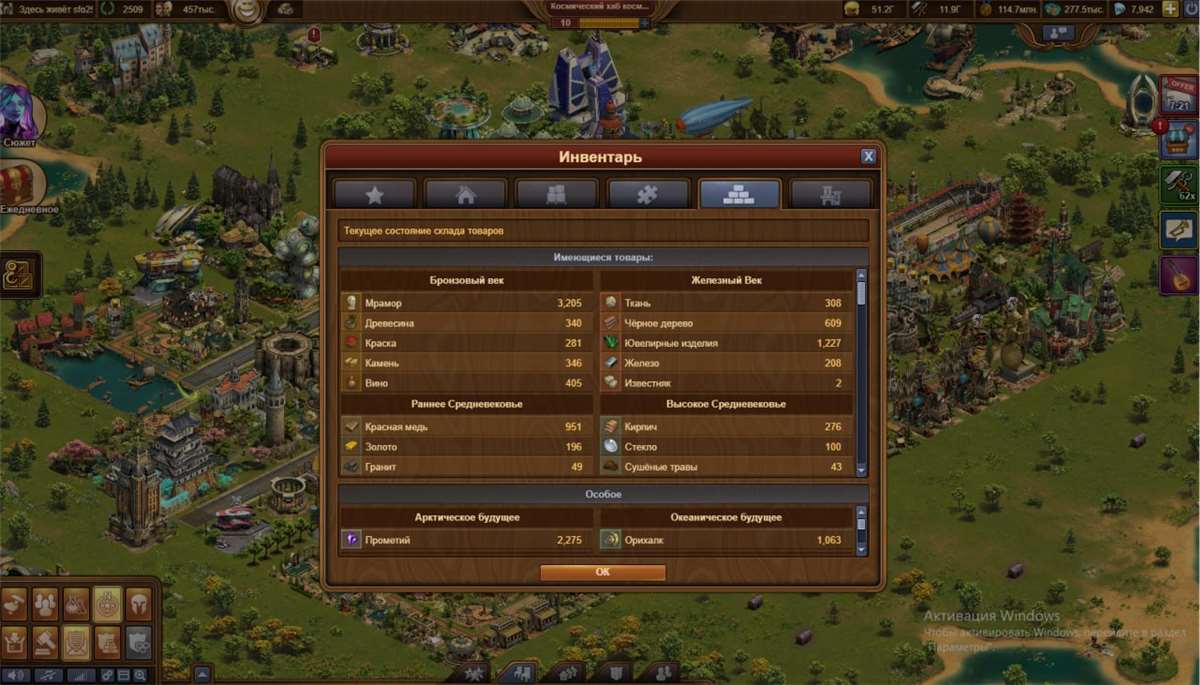The height and width of the screenshot is (685, 1200).
Task: Switch to the star inventory tab
Action: (x=374, y=195)
